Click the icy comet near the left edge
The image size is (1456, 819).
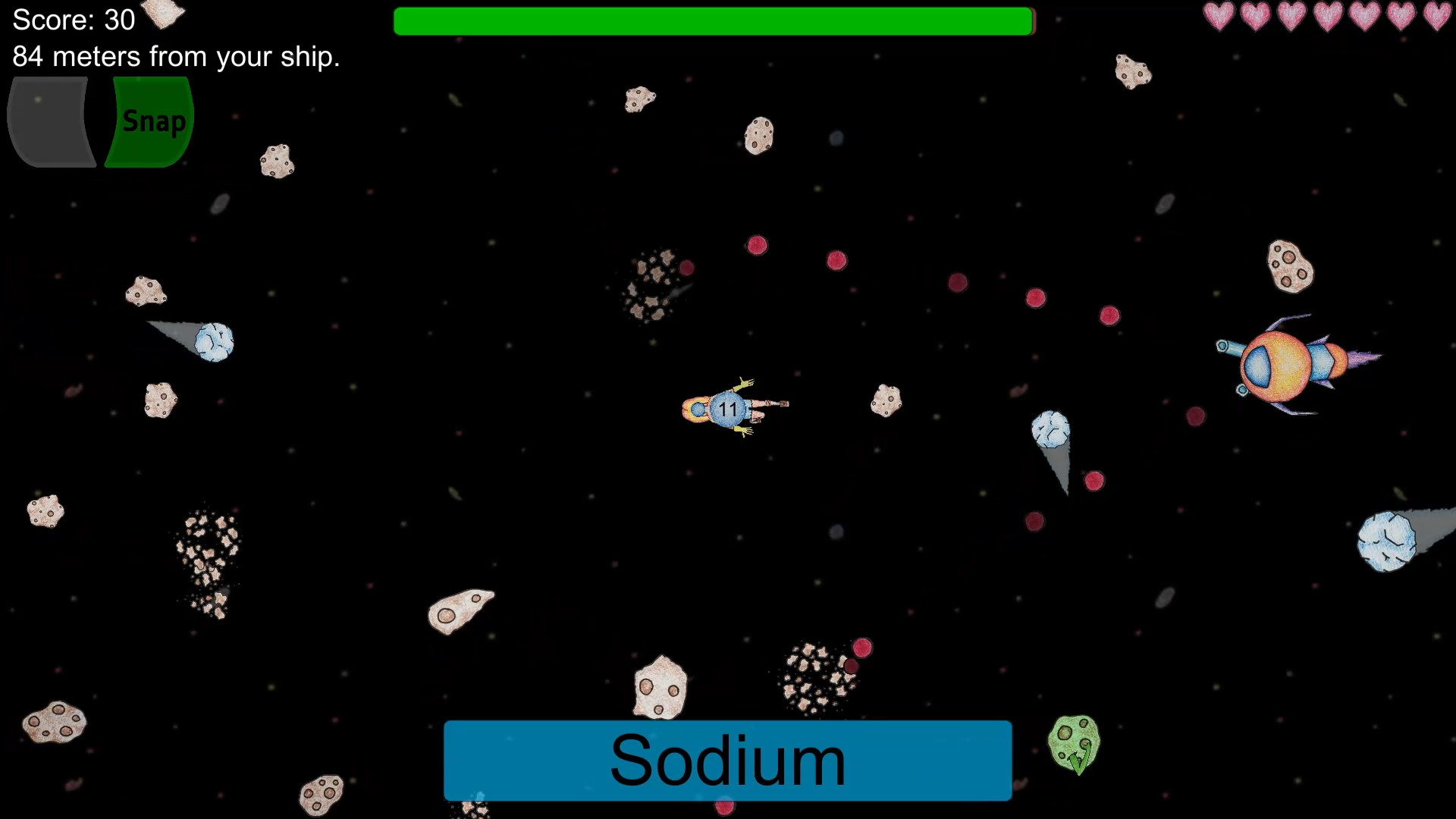coord(215,343)
